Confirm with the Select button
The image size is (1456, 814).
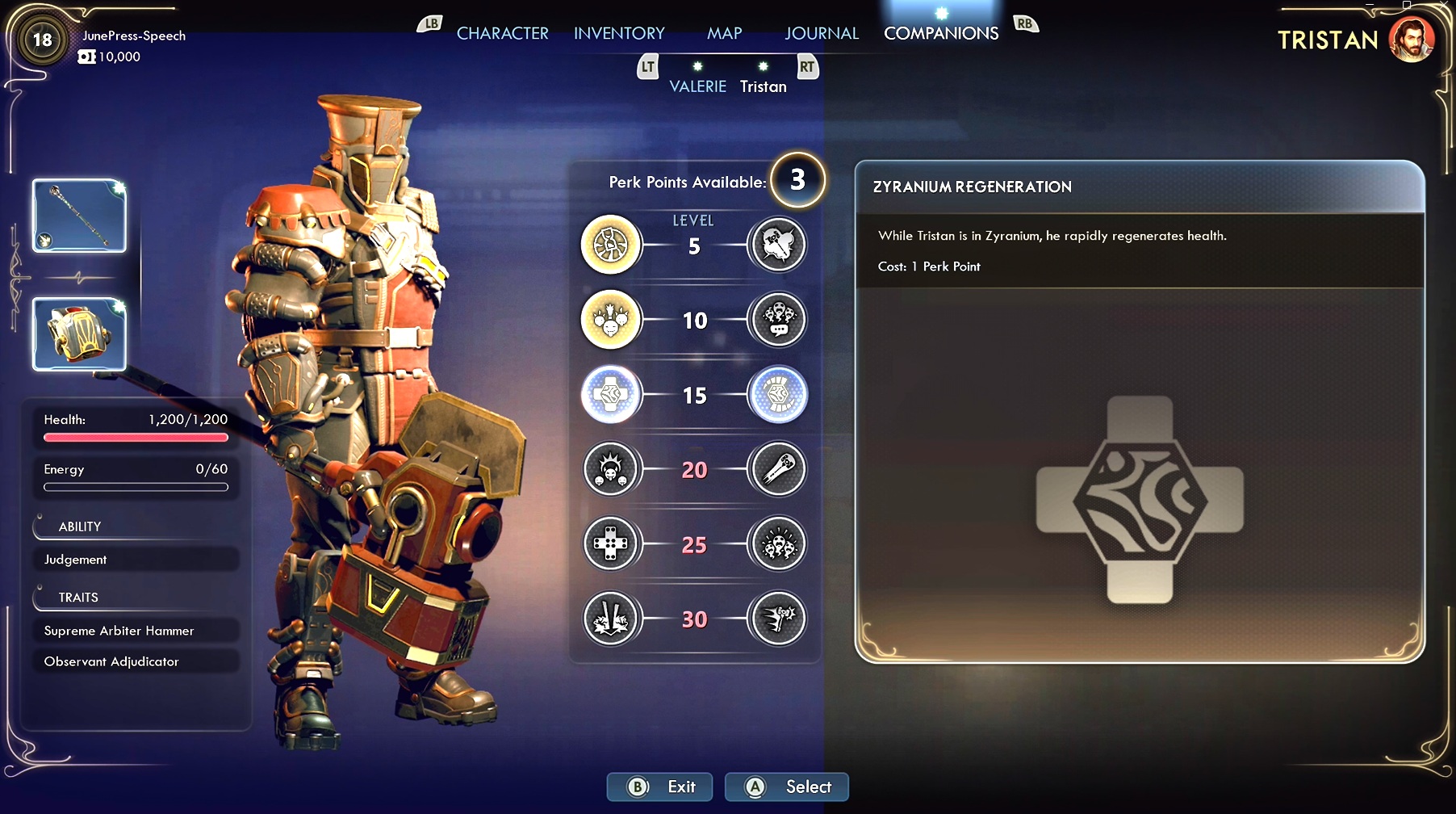787,787
